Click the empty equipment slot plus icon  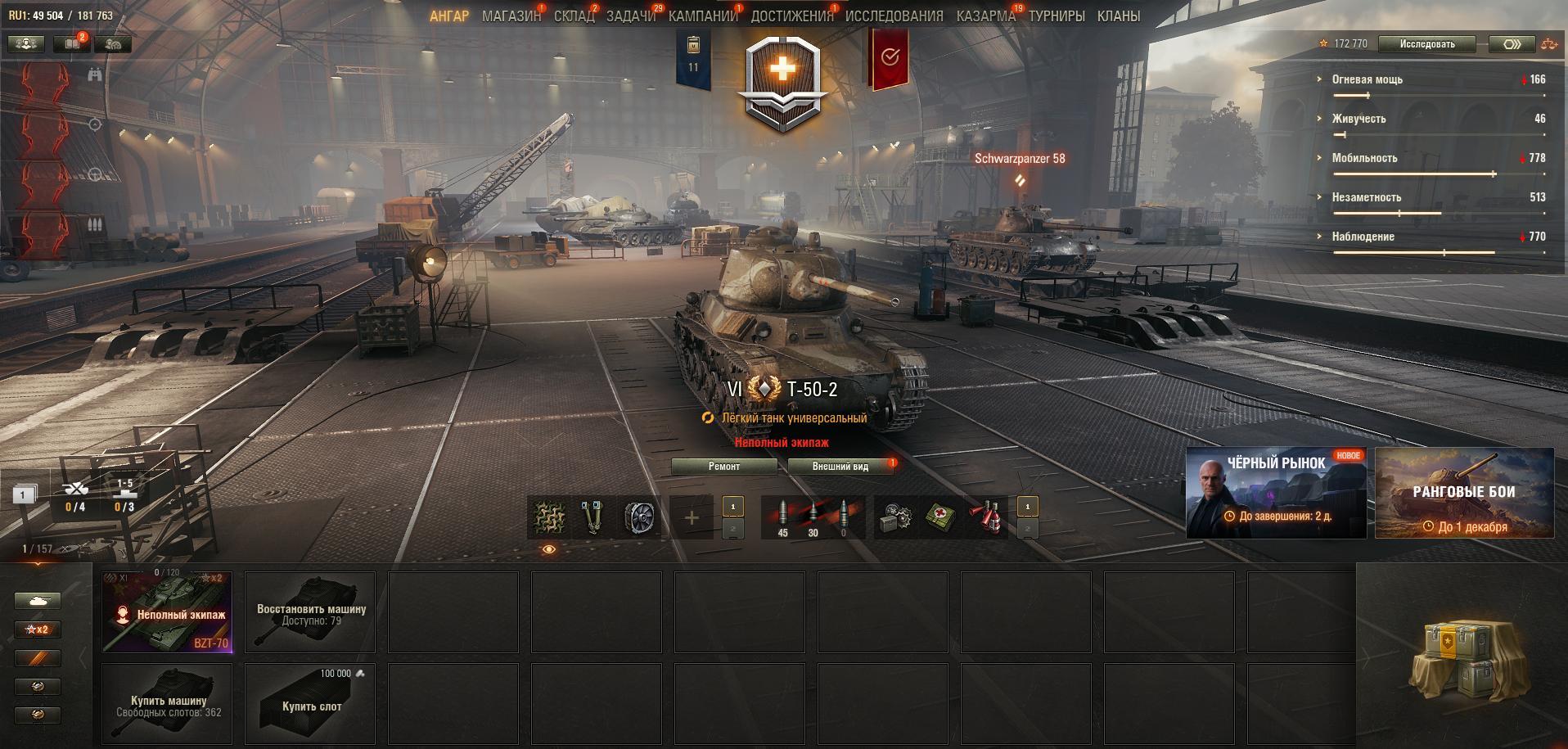tap(692, 517)
